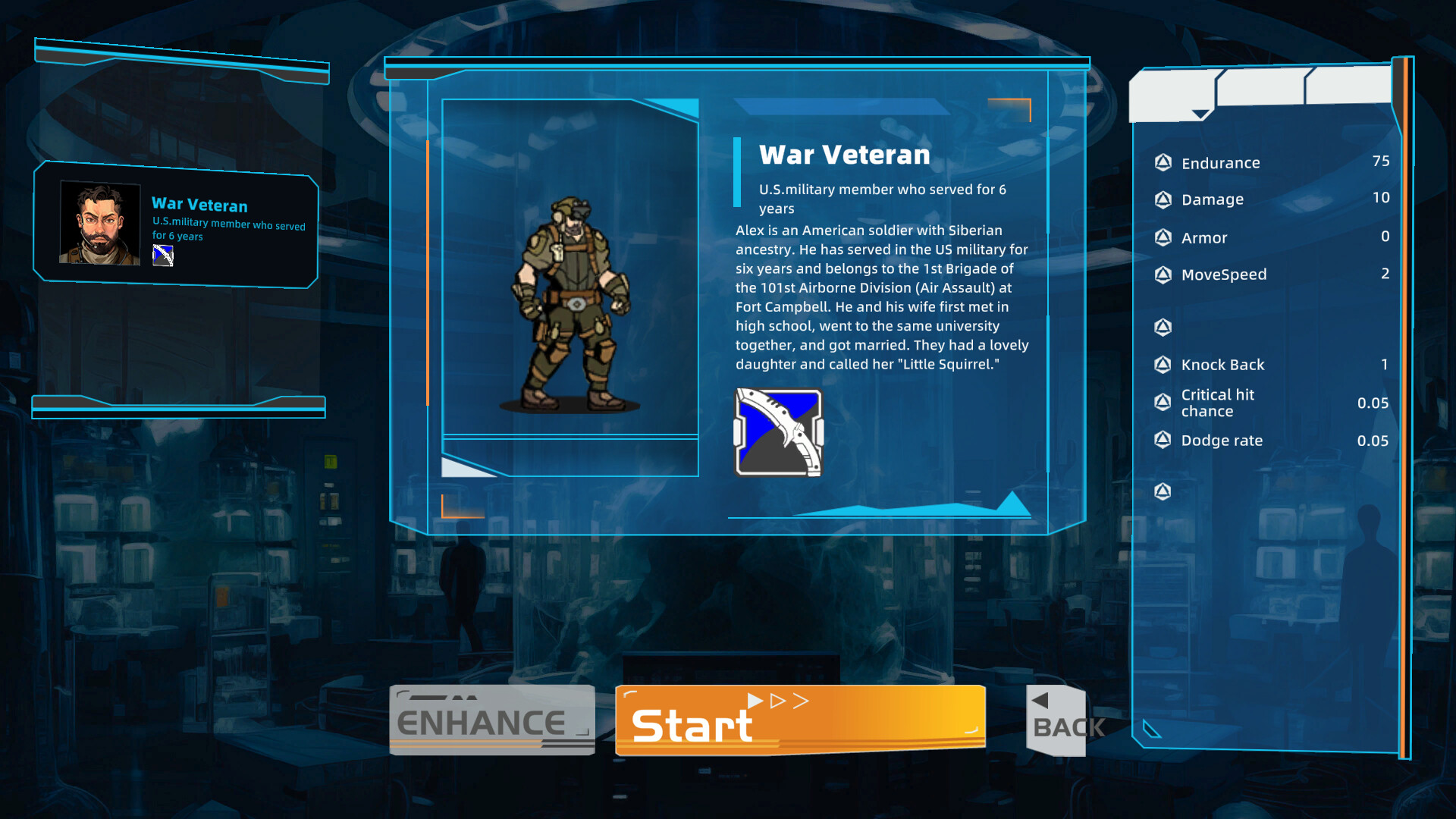Click the small knife icon on character card
The width and height of the screenshot is (1456, 819).
164,256
